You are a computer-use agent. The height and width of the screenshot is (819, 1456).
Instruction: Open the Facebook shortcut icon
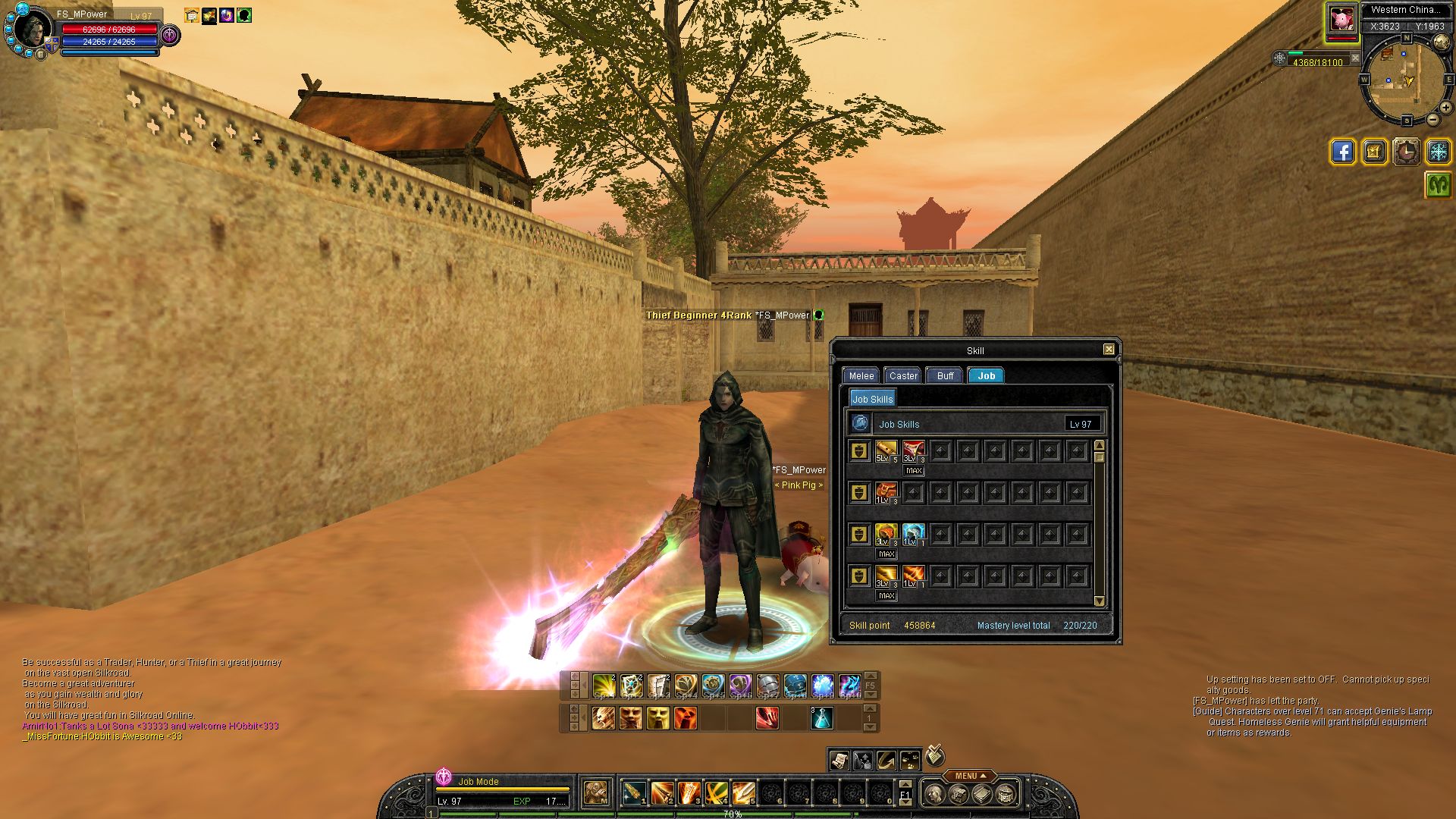[1342, 152]
